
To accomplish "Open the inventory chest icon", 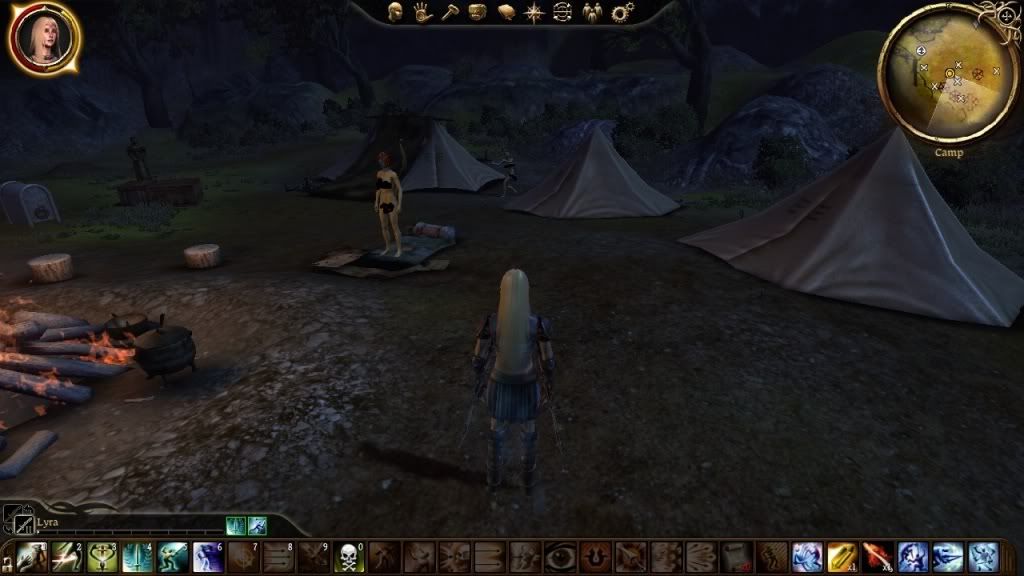I will [x=478, y=13].
